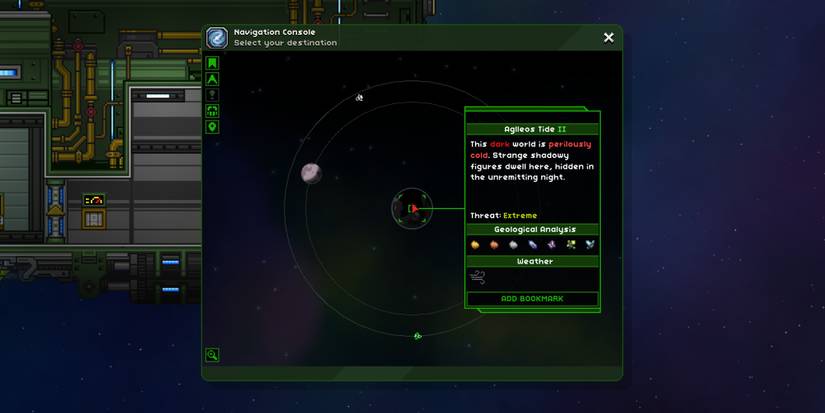Select the green object at orbit bottom
The height and width of the screenshot is (413, 825).
point(417,336)
